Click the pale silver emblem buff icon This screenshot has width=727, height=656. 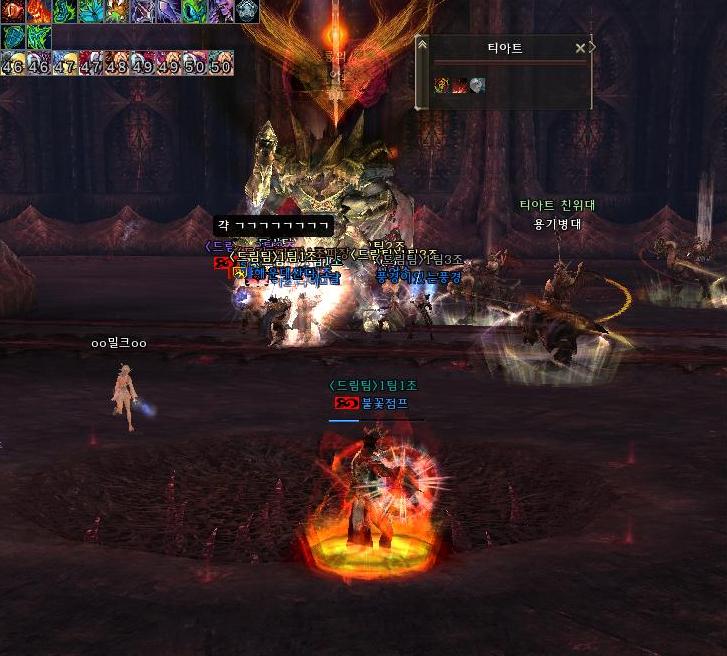click(x=246, y=11)
